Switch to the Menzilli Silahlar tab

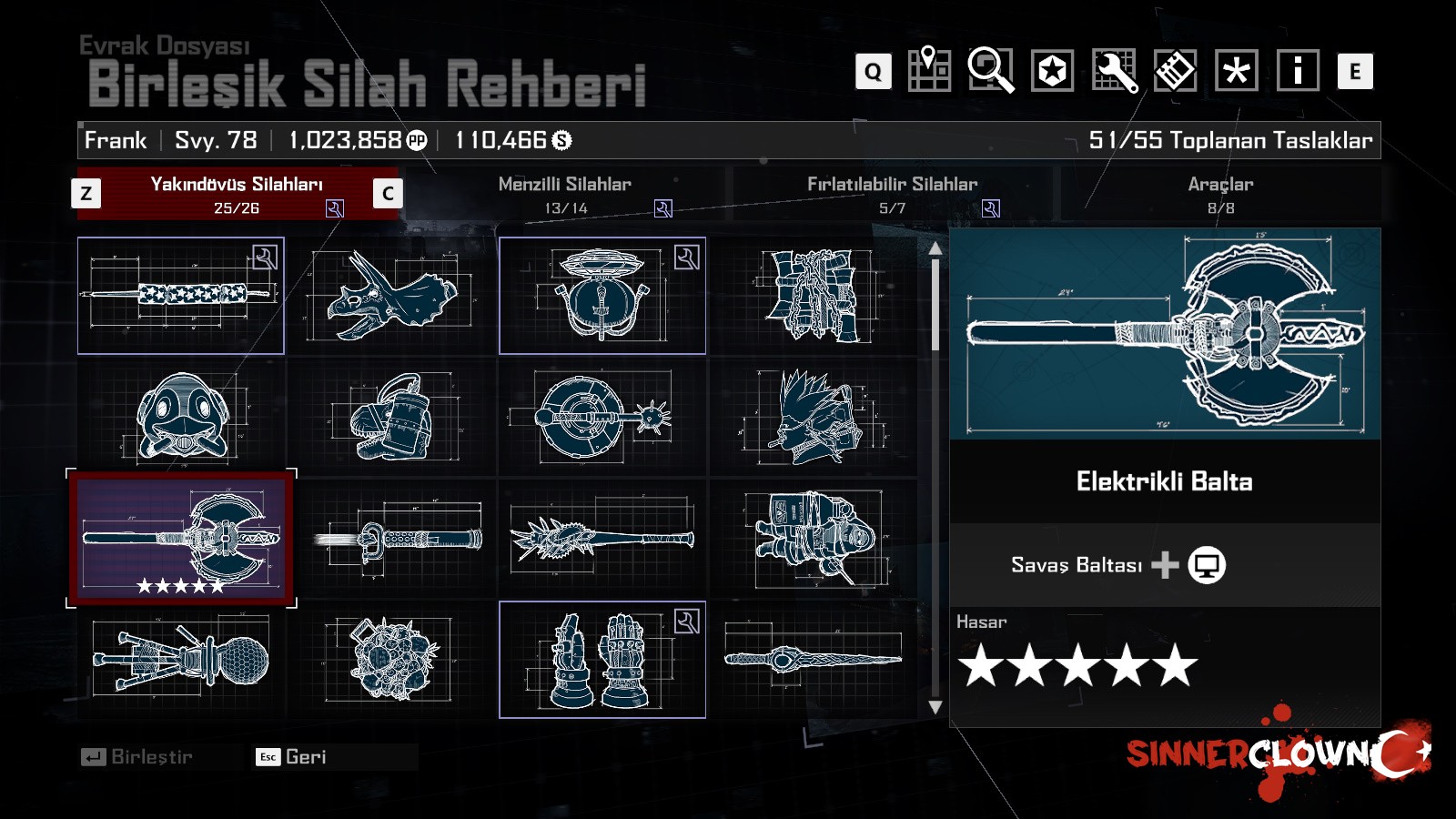(565, 194)
